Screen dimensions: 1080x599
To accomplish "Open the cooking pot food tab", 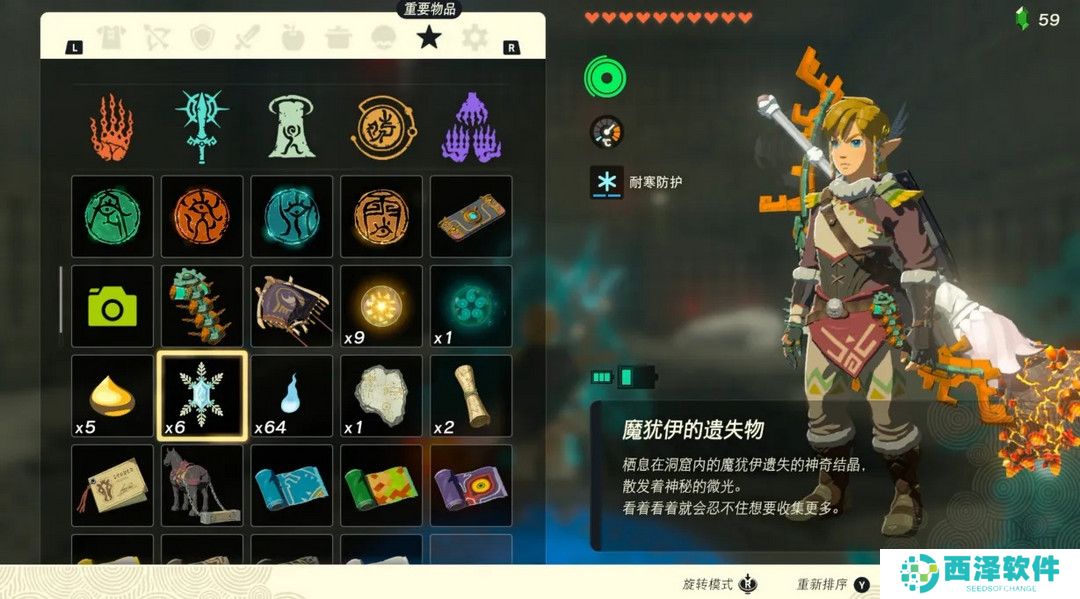I will pos(338,38).
